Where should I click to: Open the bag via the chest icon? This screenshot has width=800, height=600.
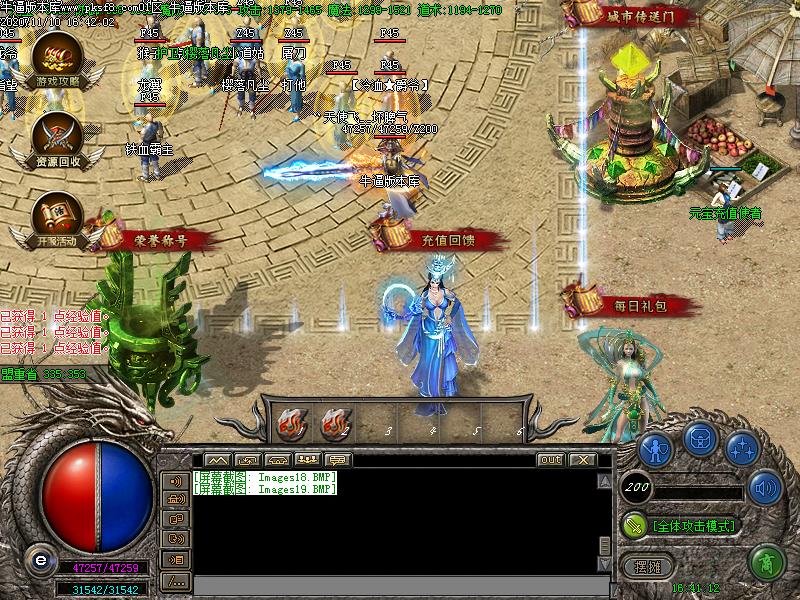tap(699, 439)
